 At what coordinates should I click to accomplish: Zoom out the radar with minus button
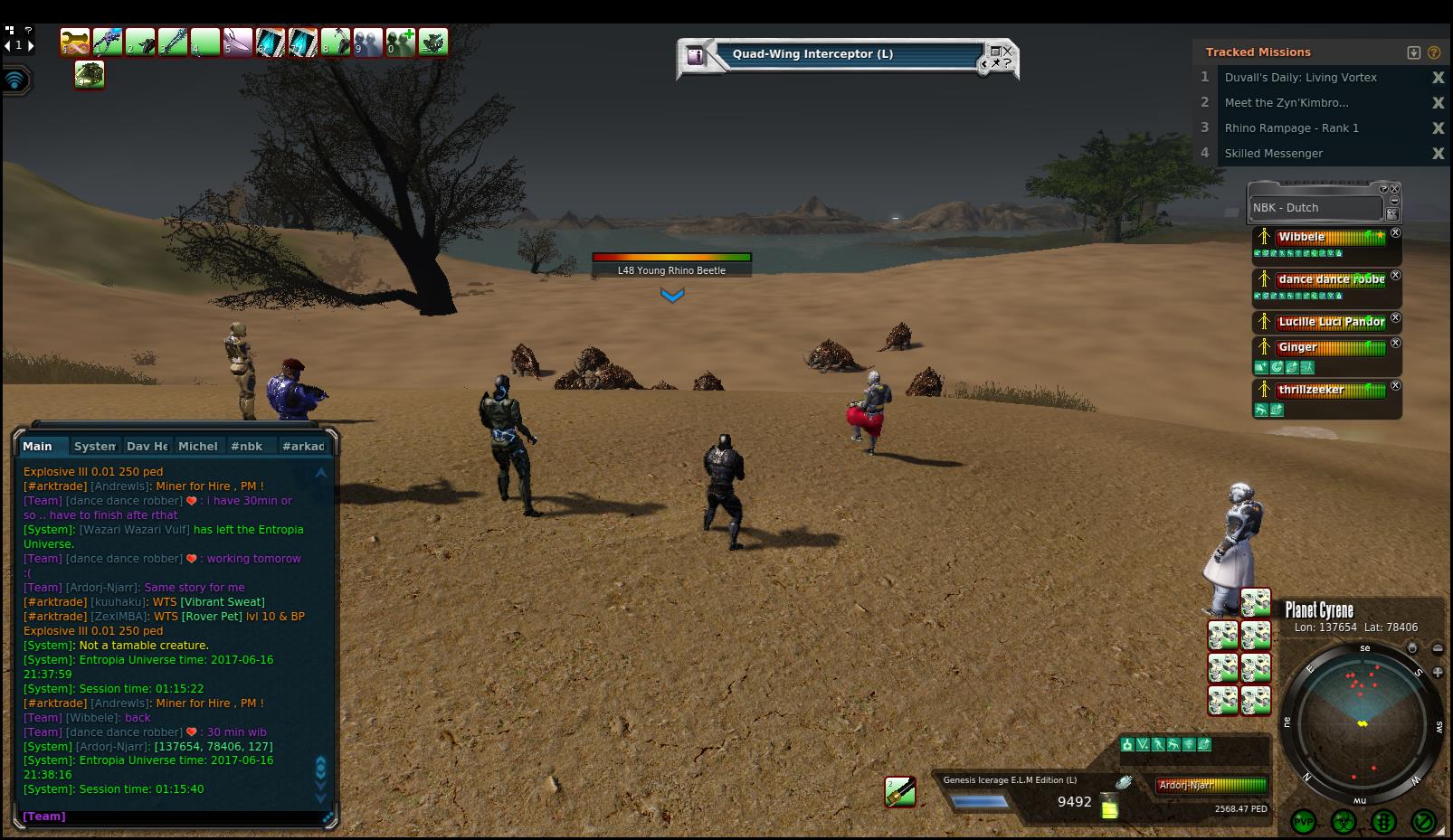click(1438, 648)
